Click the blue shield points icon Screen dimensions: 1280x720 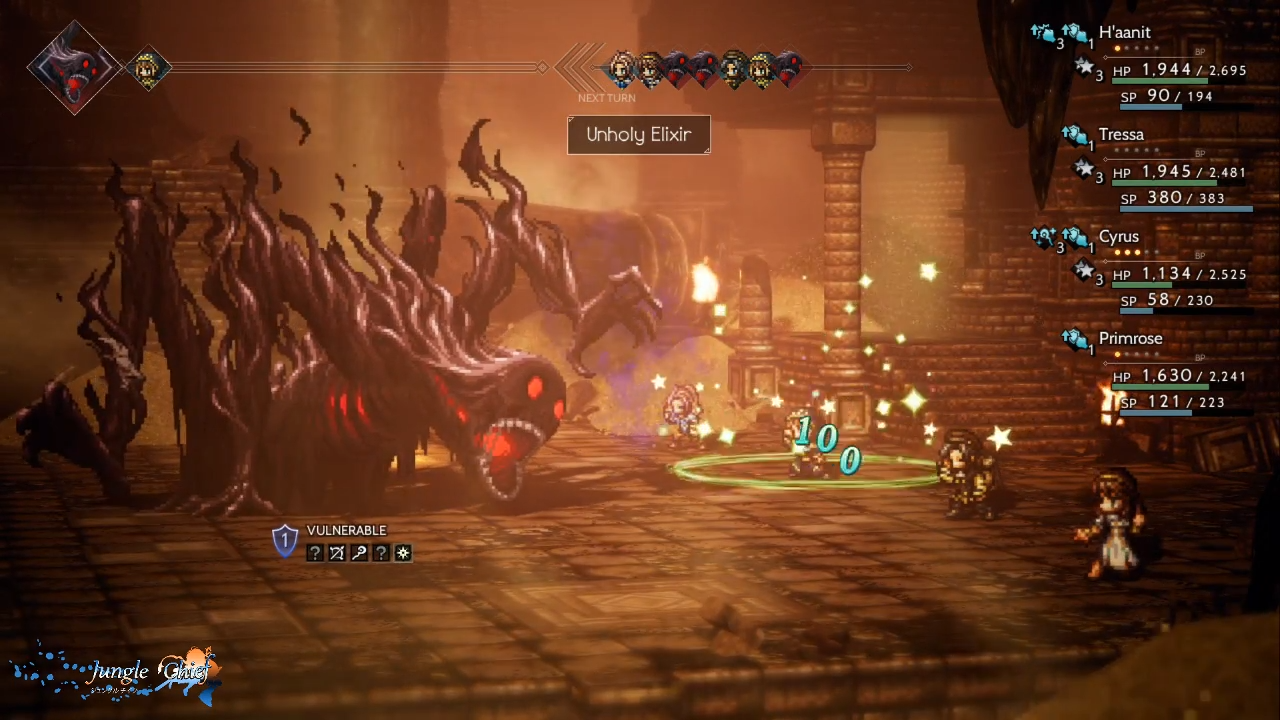coord(285,541)
